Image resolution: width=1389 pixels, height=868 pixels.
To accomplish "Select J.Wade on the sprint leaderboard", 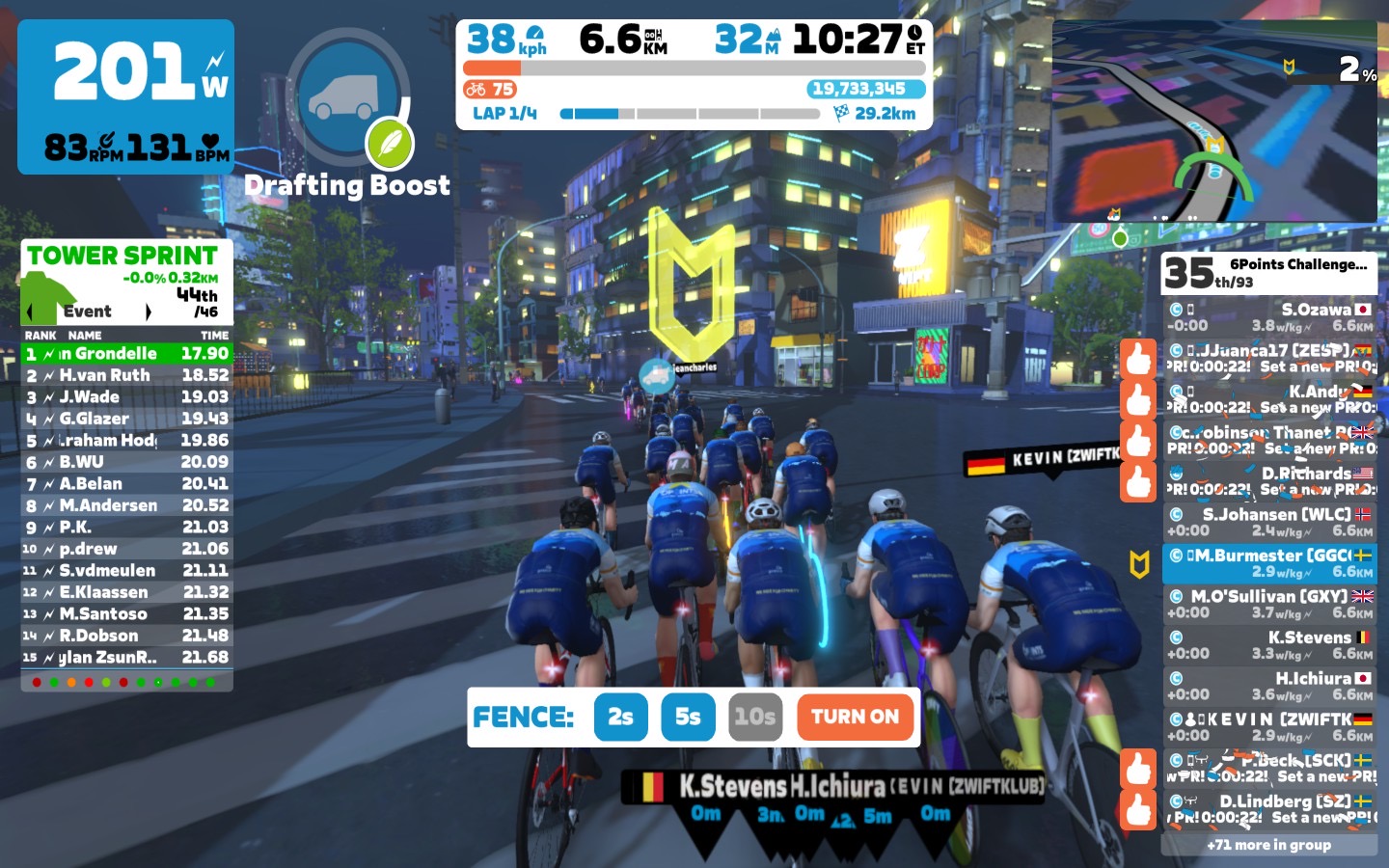I will click(x=126, y=396).
